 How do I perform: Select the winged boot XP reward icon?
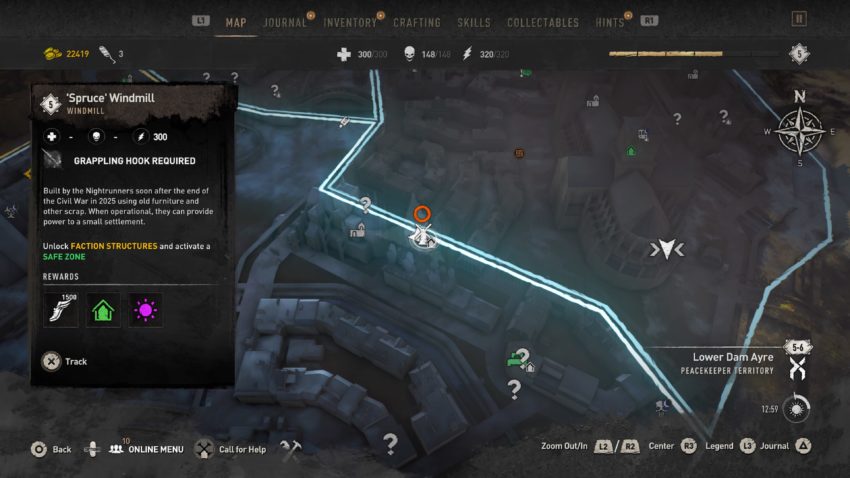point(60,310)
